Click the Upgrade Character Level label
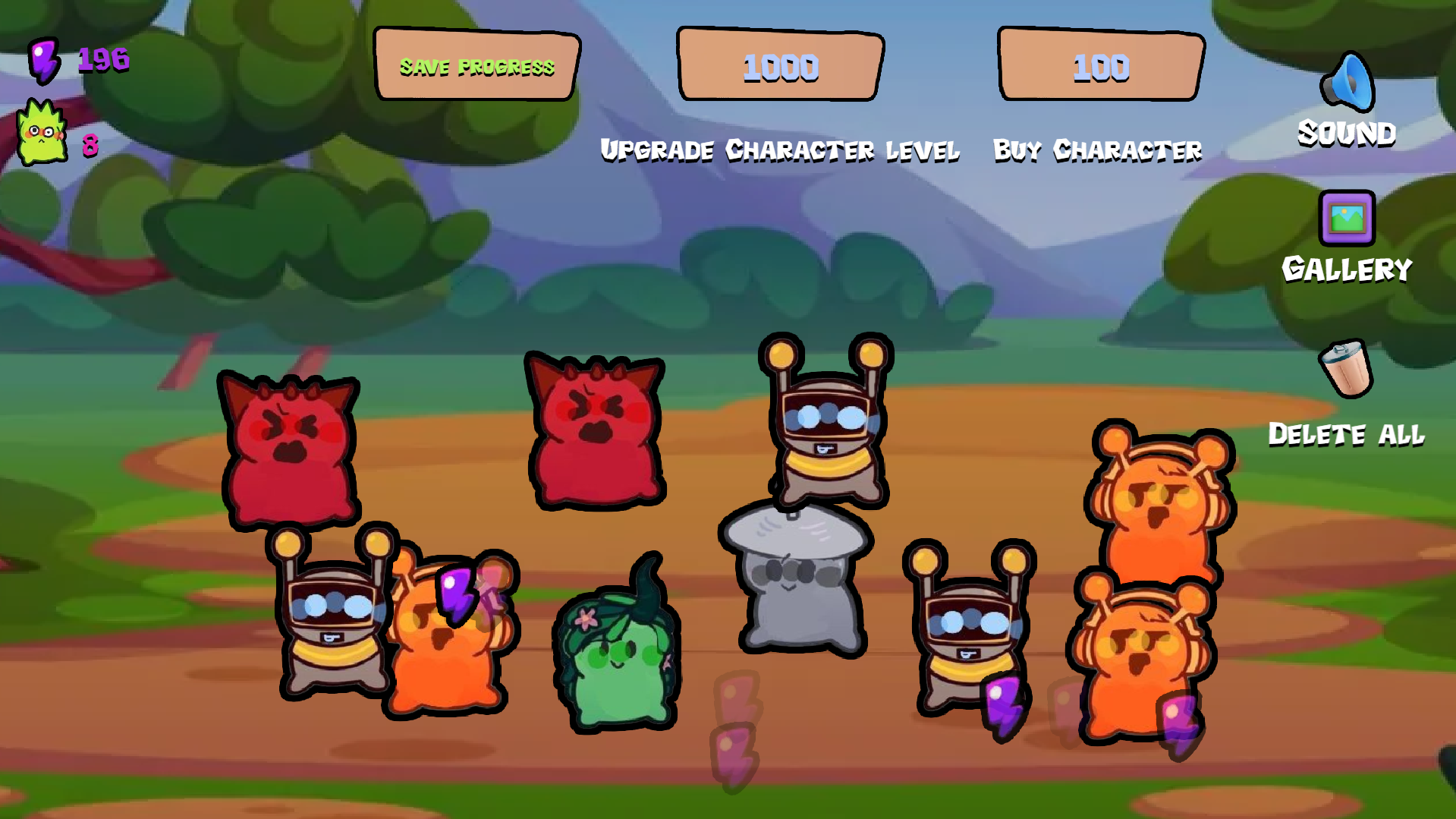Viewport: 1456px width, 819px height. pyautogui.click(x=780, y=150)
